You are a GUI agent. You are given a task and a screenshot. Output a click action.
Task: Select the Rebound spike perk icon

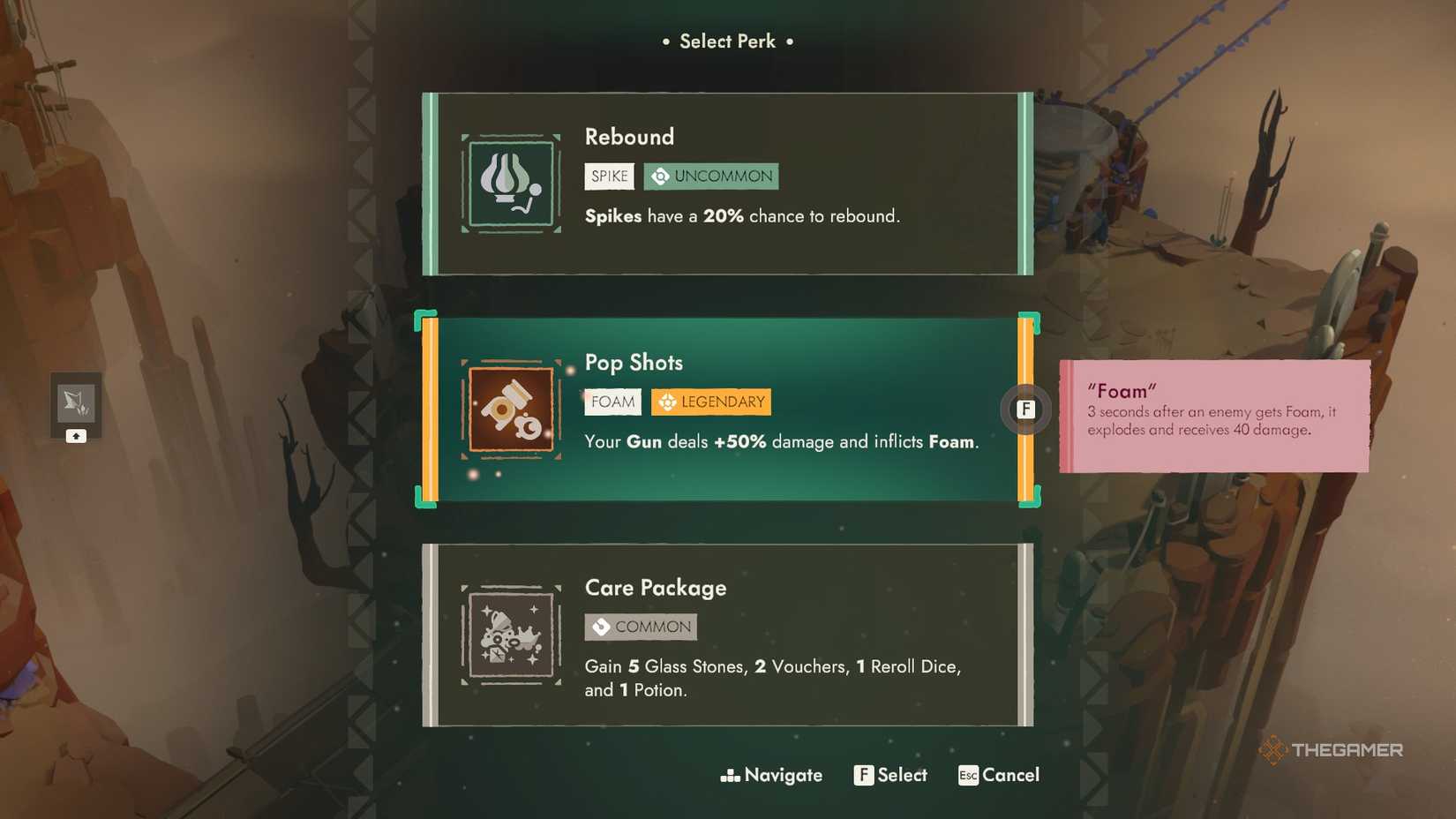tap(510, 183)
